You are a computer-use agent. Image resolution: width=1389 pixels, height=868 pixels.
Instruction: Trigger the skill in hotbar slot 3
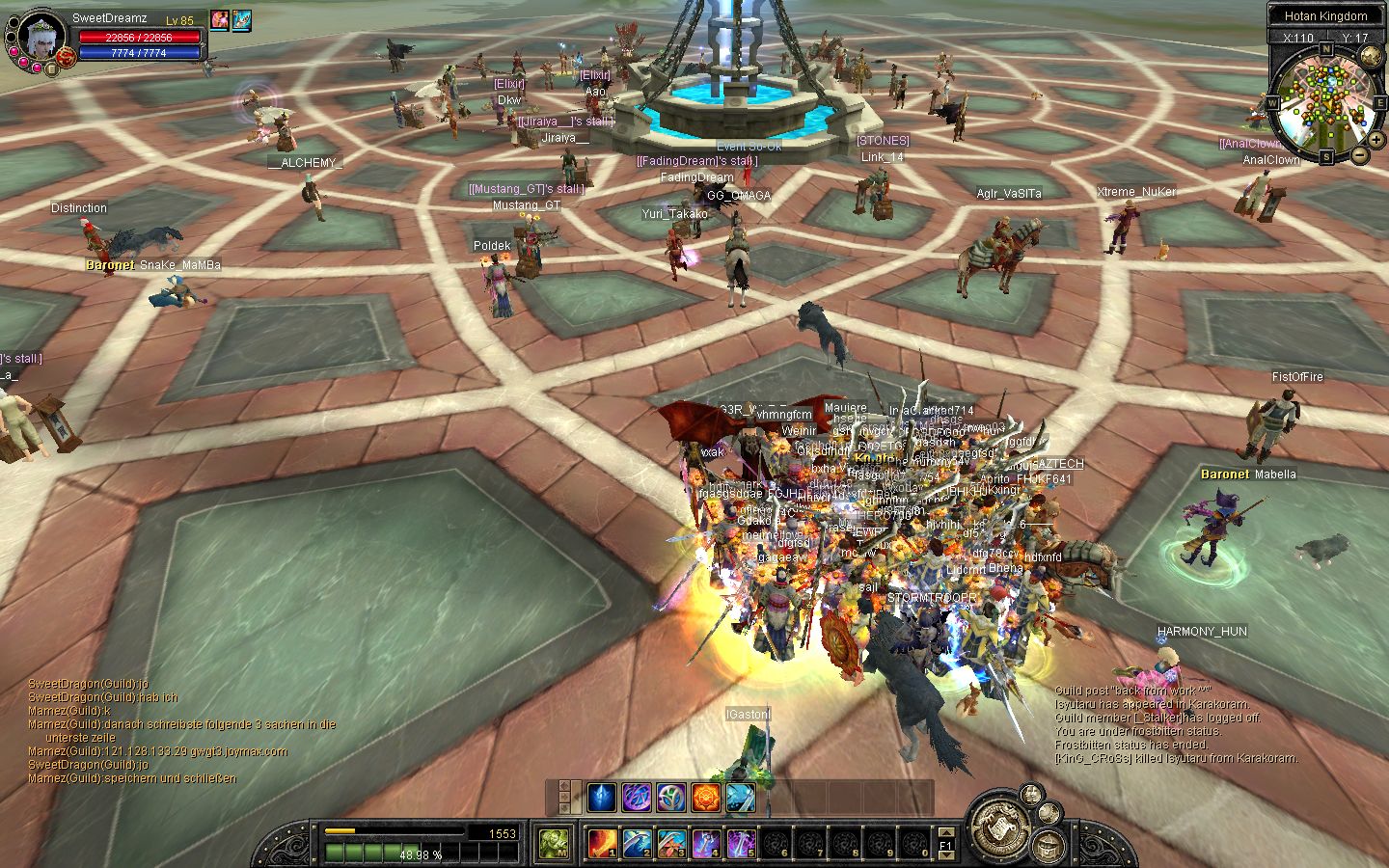pyautogui.click(x=671, y=844)
